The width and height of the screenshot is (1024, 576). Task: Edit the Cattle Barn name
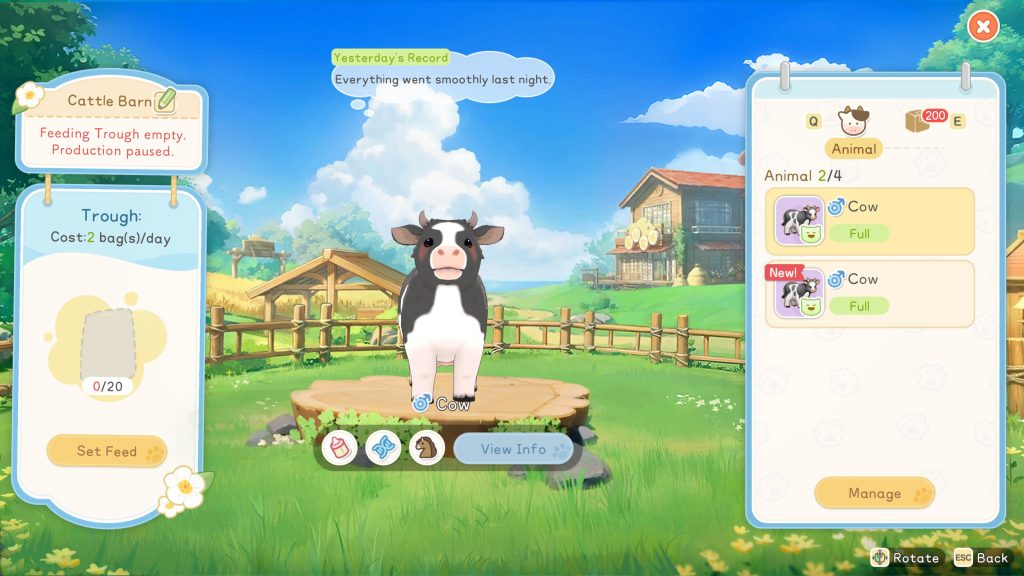(x=165, y=100)
